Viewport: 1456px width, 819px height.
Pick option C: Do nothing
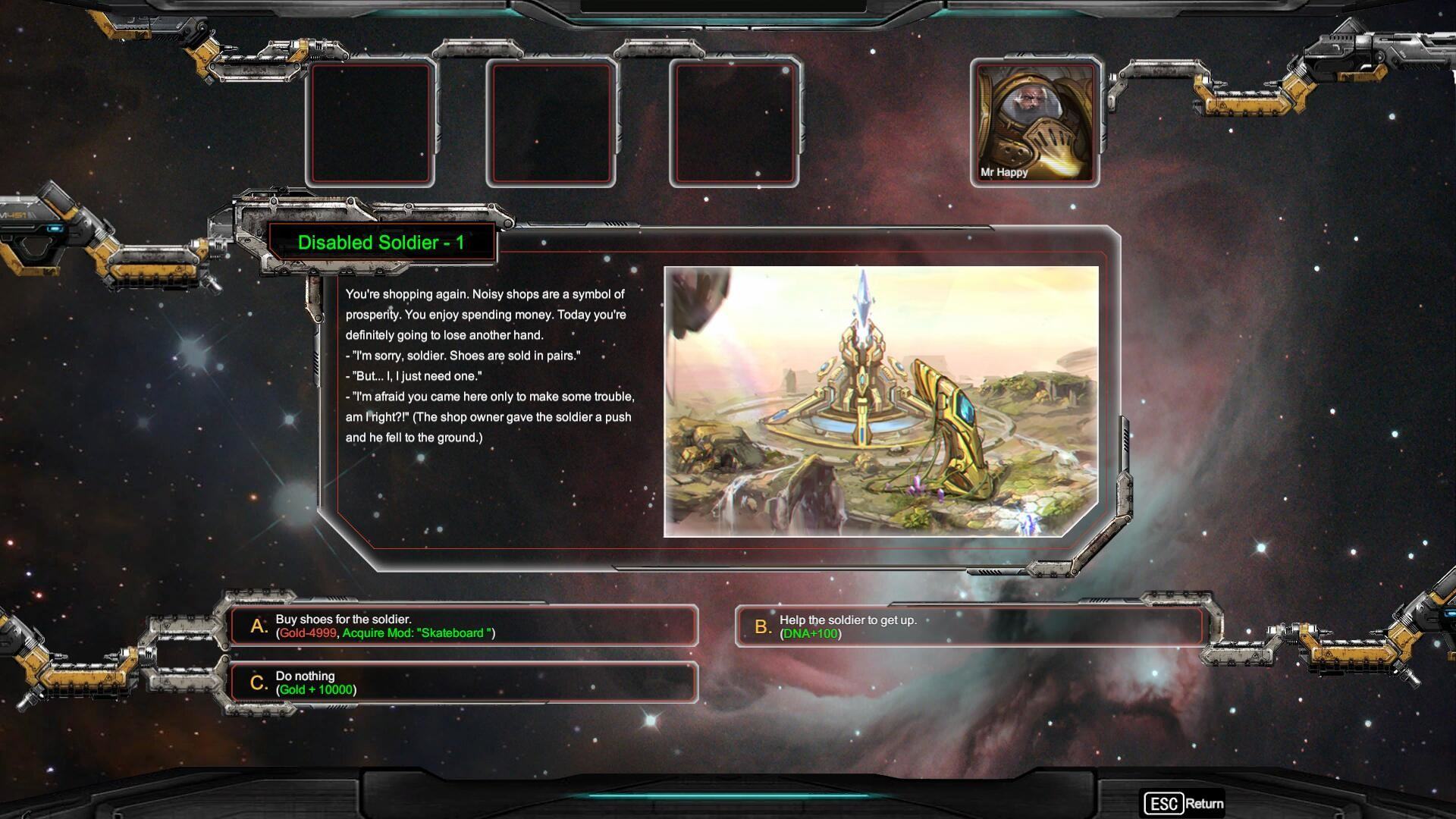click(x=463, y=682)
